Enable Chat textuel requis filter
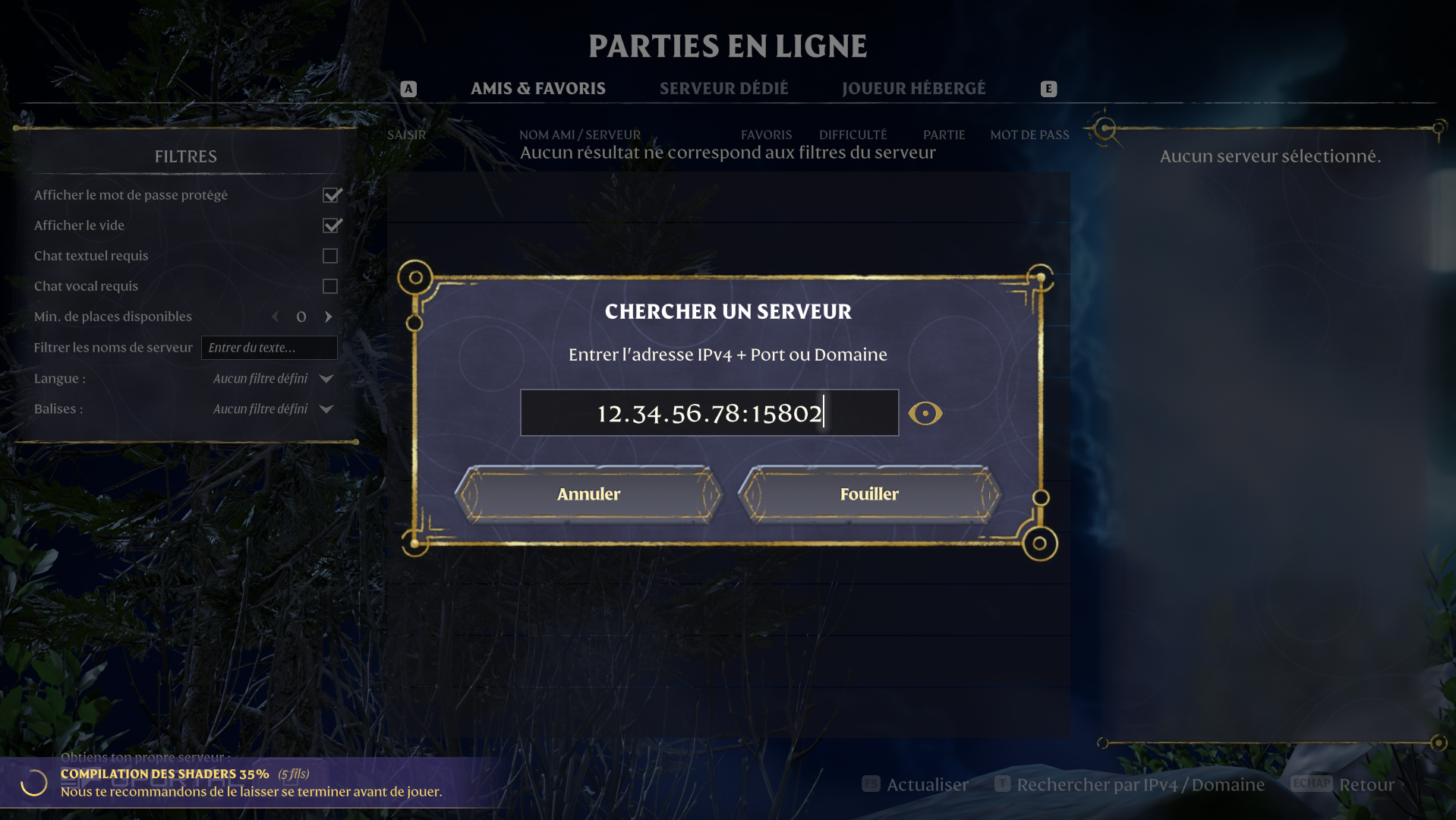Image resolution: width=1456 pixels, height=820 pixels. (330, 256)
